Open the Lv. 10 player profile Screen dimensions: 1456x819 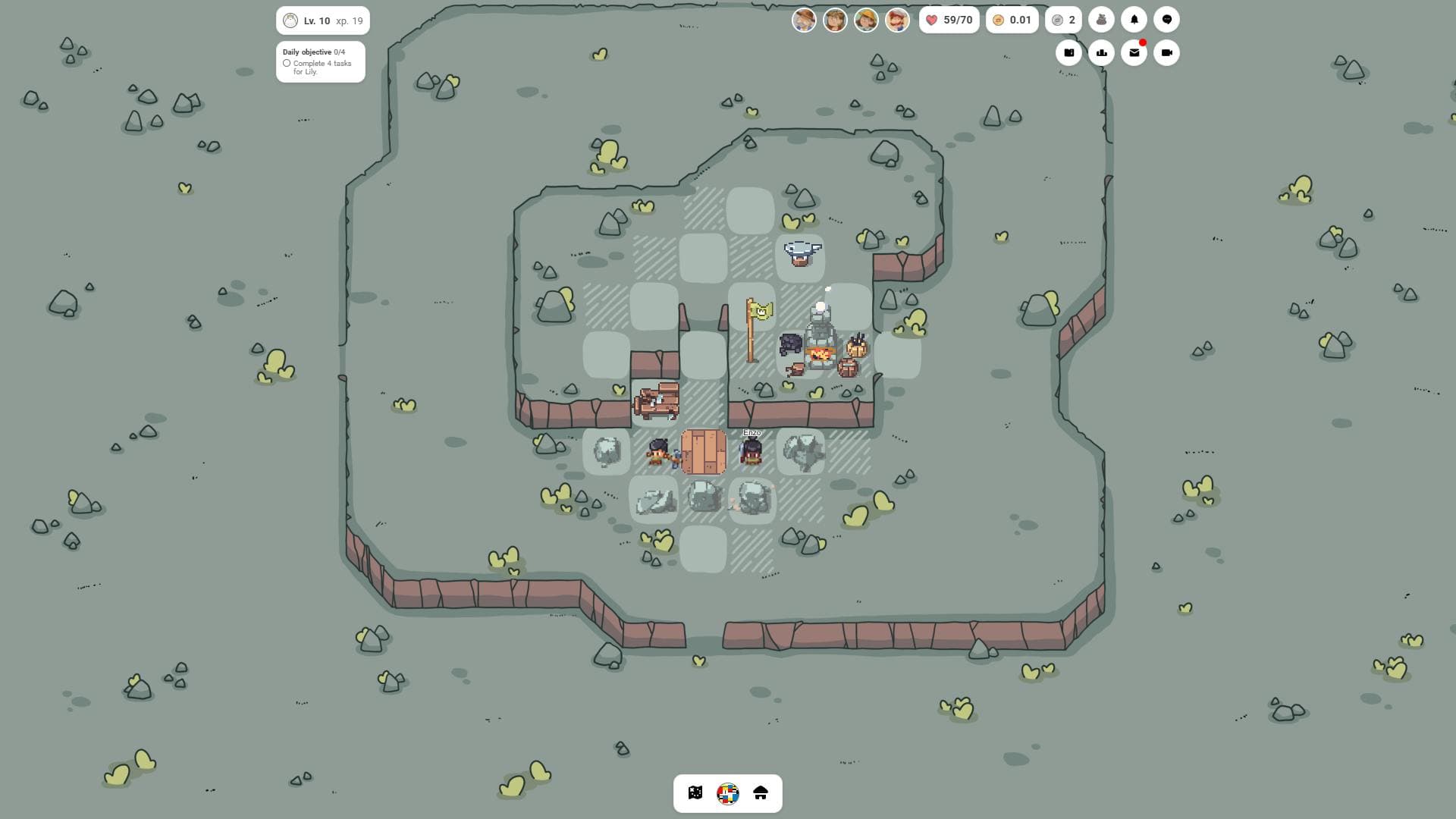[x=322, y=20]
